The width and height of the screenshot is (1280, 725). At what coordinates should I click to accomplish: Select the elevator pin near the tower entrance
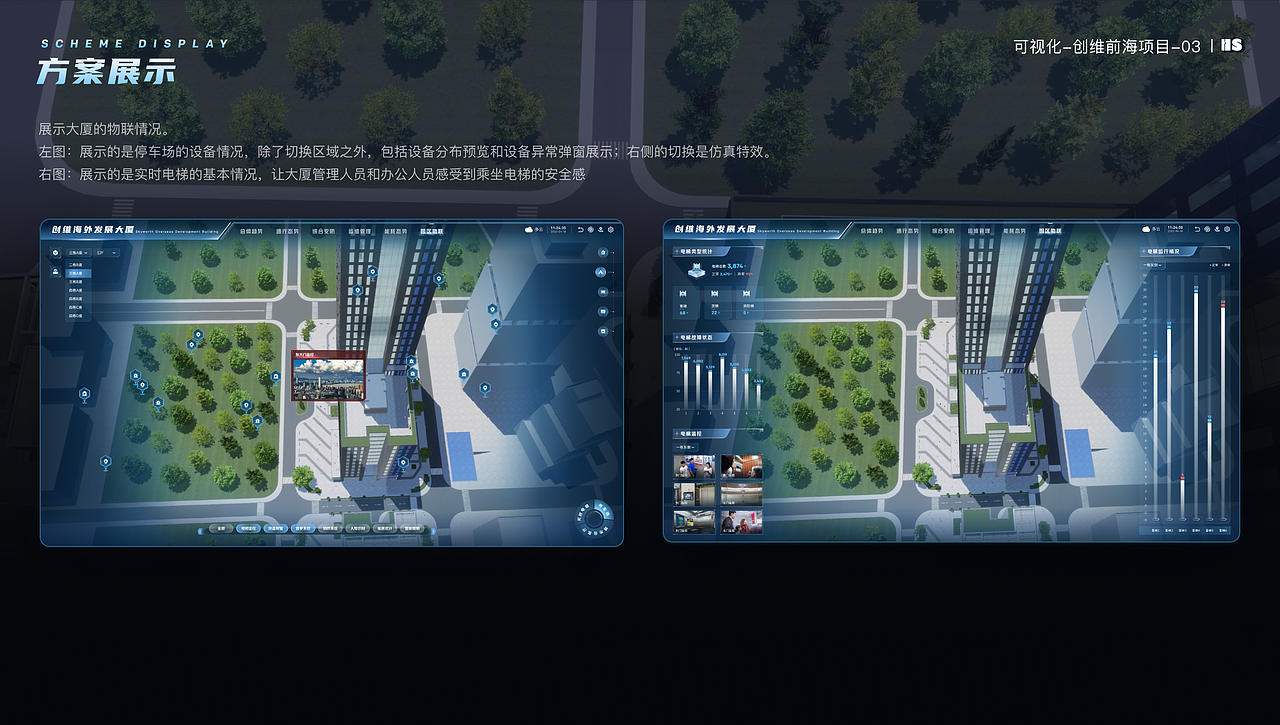point(413,363)
